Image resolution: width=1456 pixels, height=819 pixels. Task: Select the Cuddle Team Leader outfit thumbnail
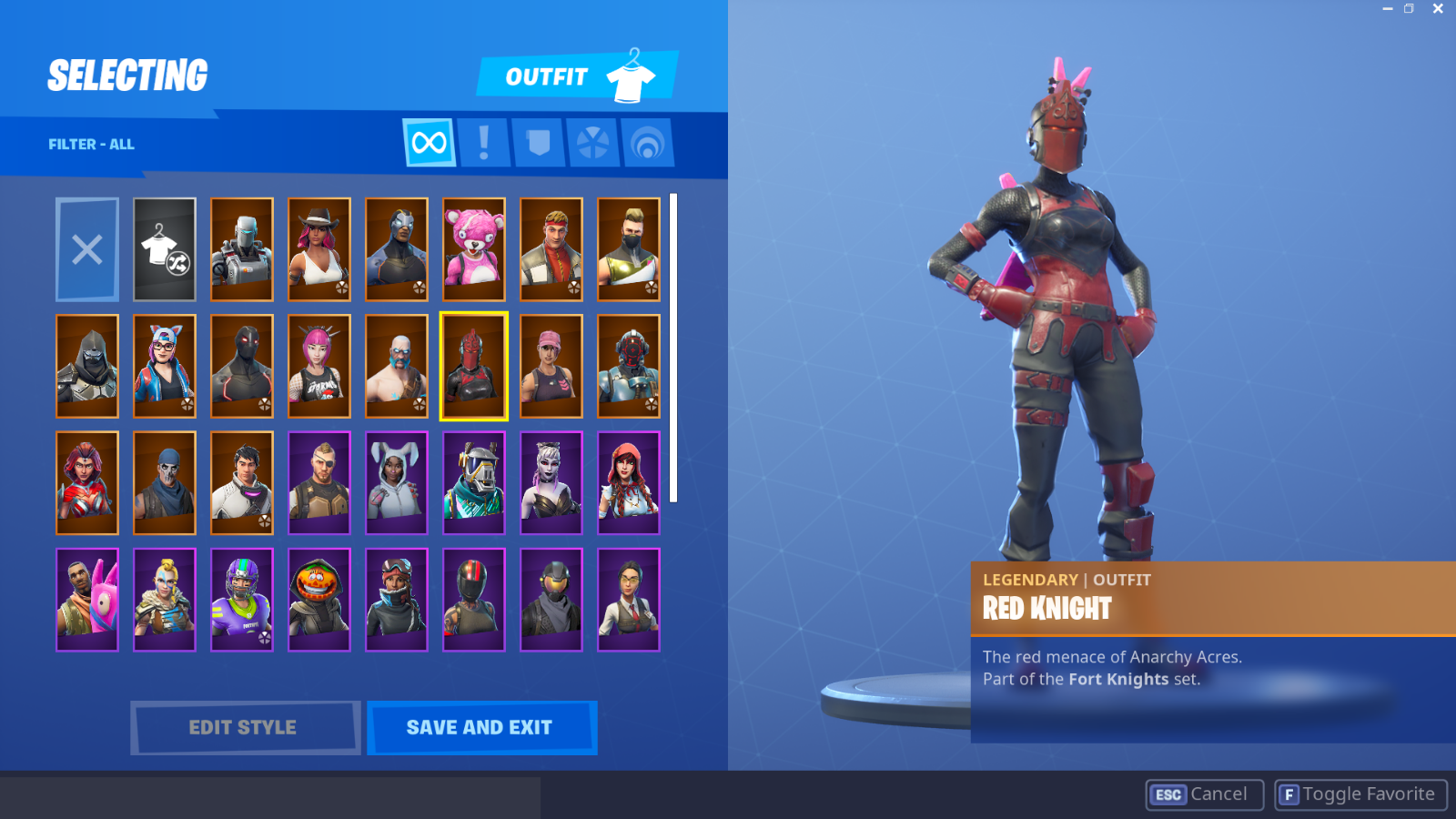click(473, 249)
